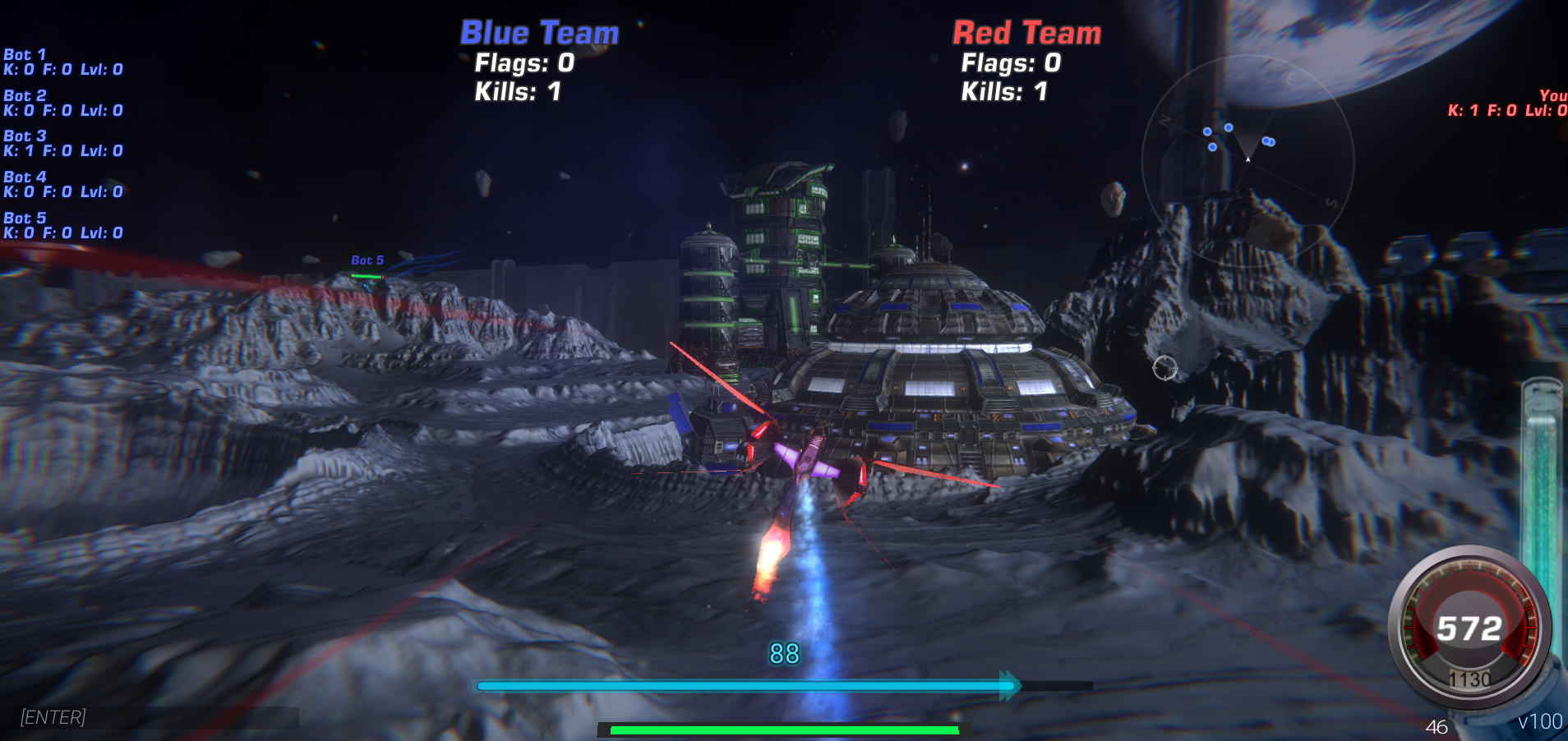Select the Bot 5 marker above the health bar
This screenshot has height=741, width=1568.
367,260
